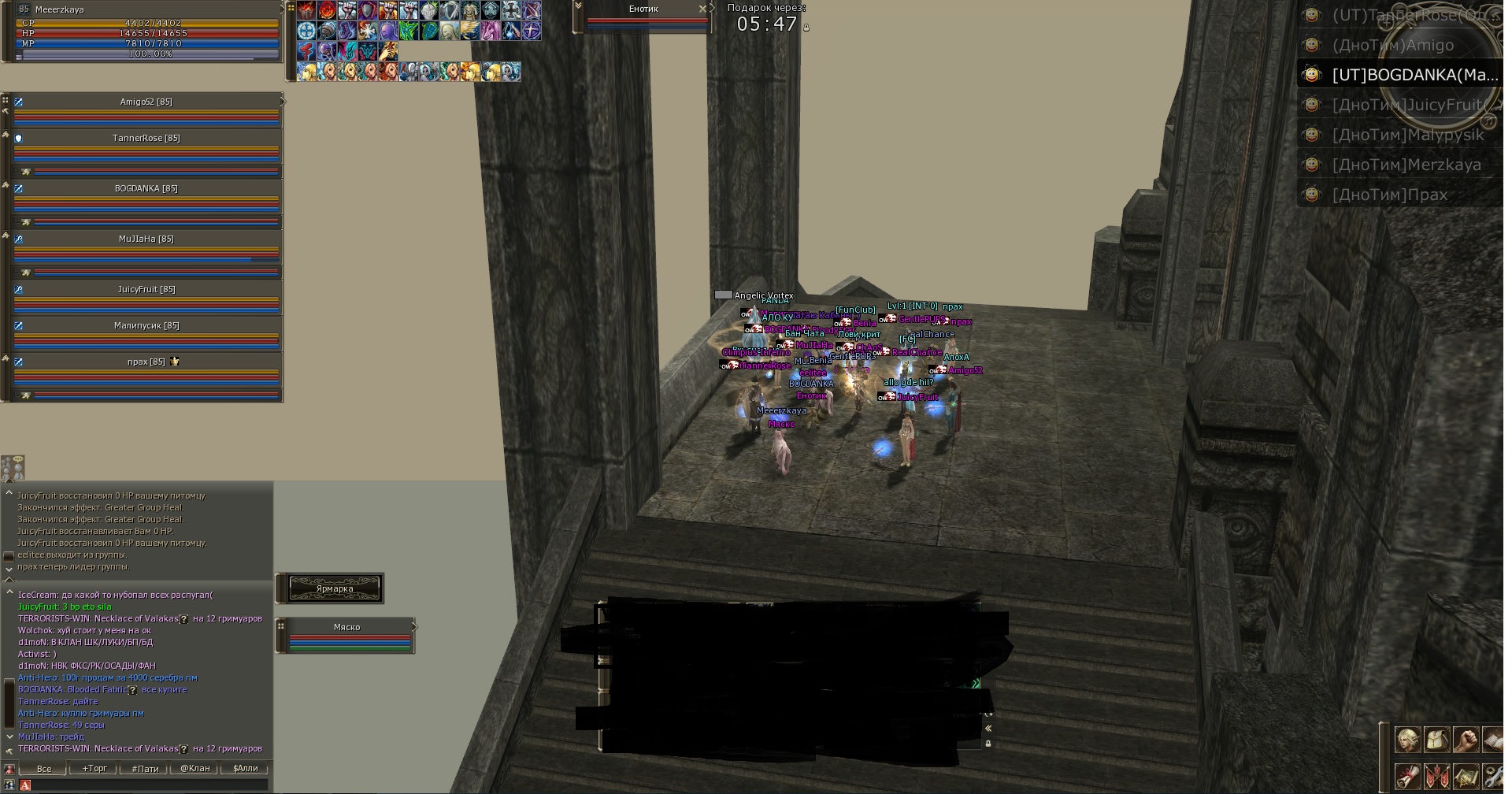
Task: Open the character info face icon
Action: [1408, 740]
